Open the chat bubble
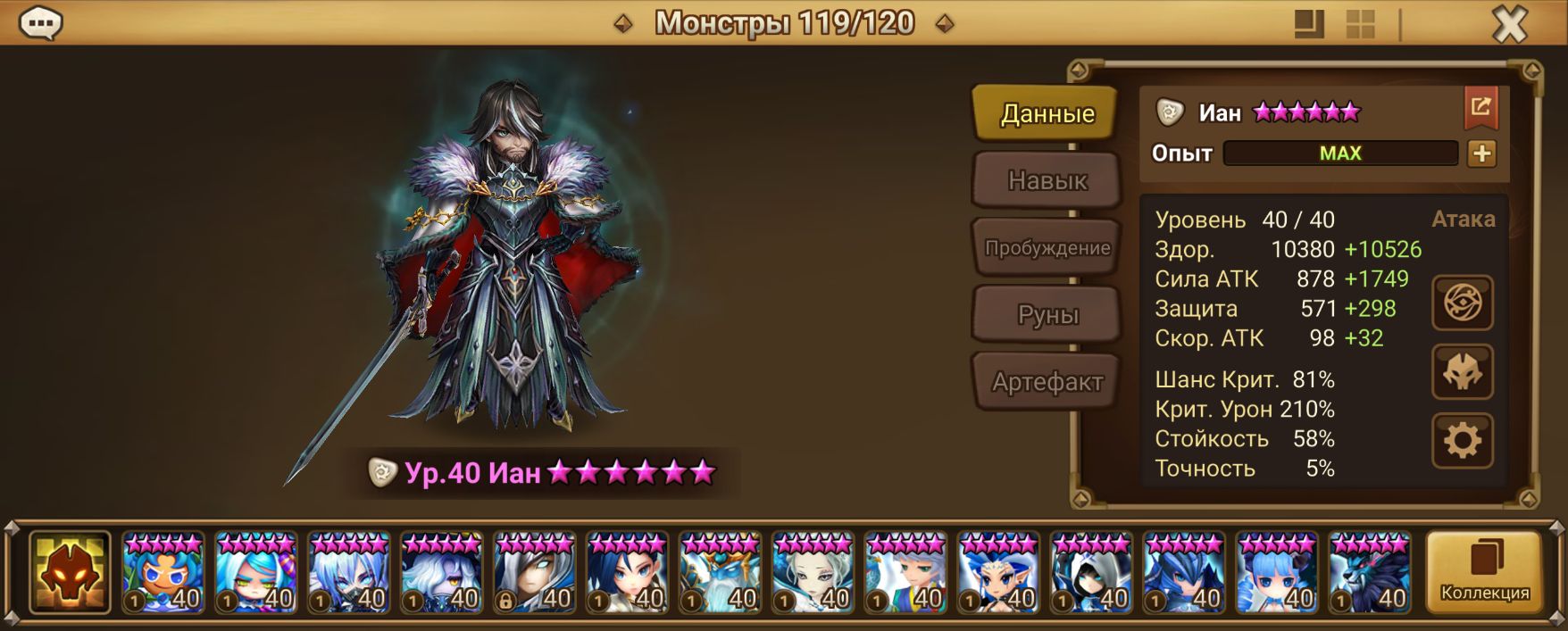Viewport: 1568px width, 631px height. pos(40,23)
